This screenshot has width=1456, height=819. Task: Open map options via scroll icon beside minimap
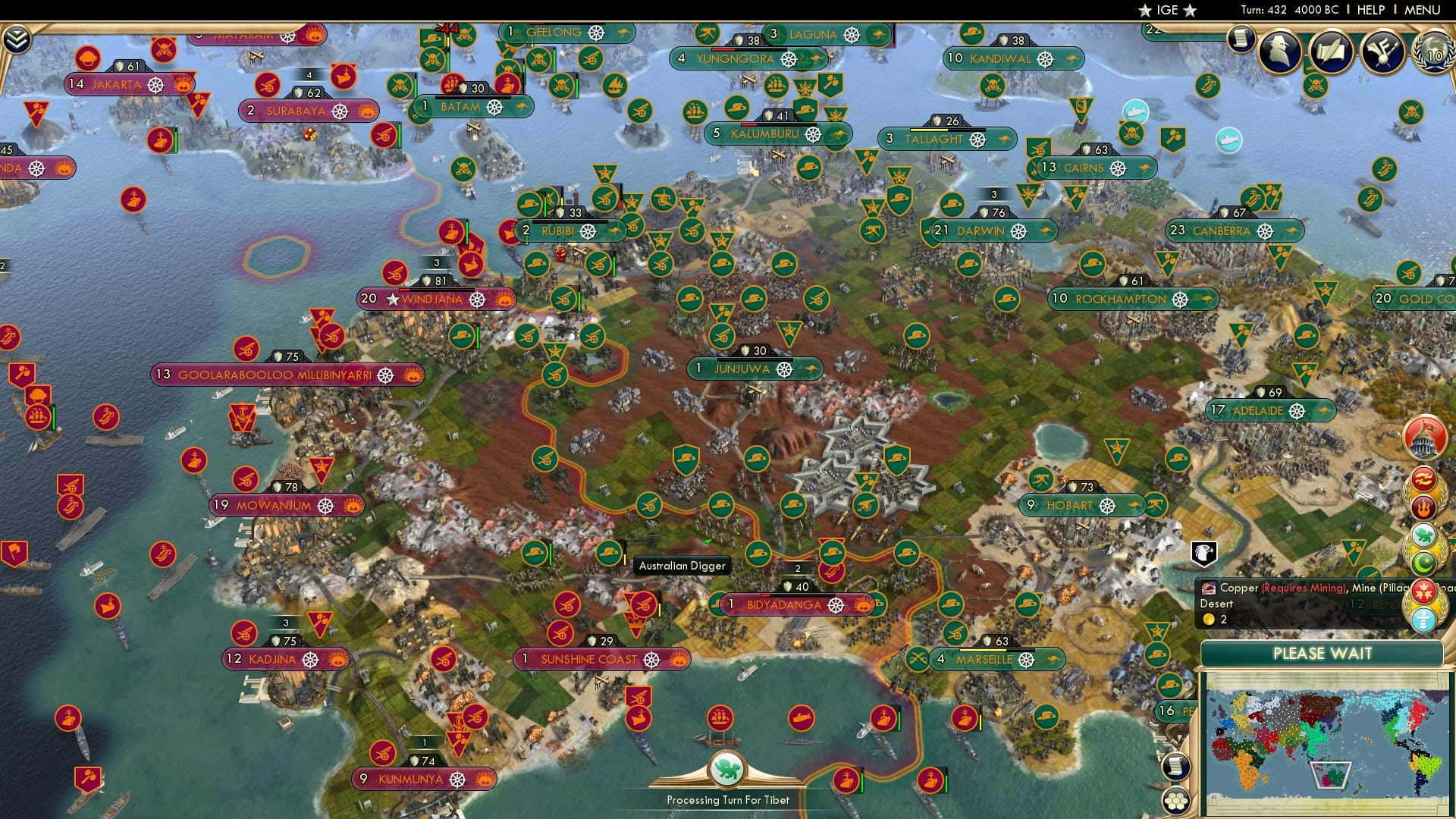coord(1175,766)
